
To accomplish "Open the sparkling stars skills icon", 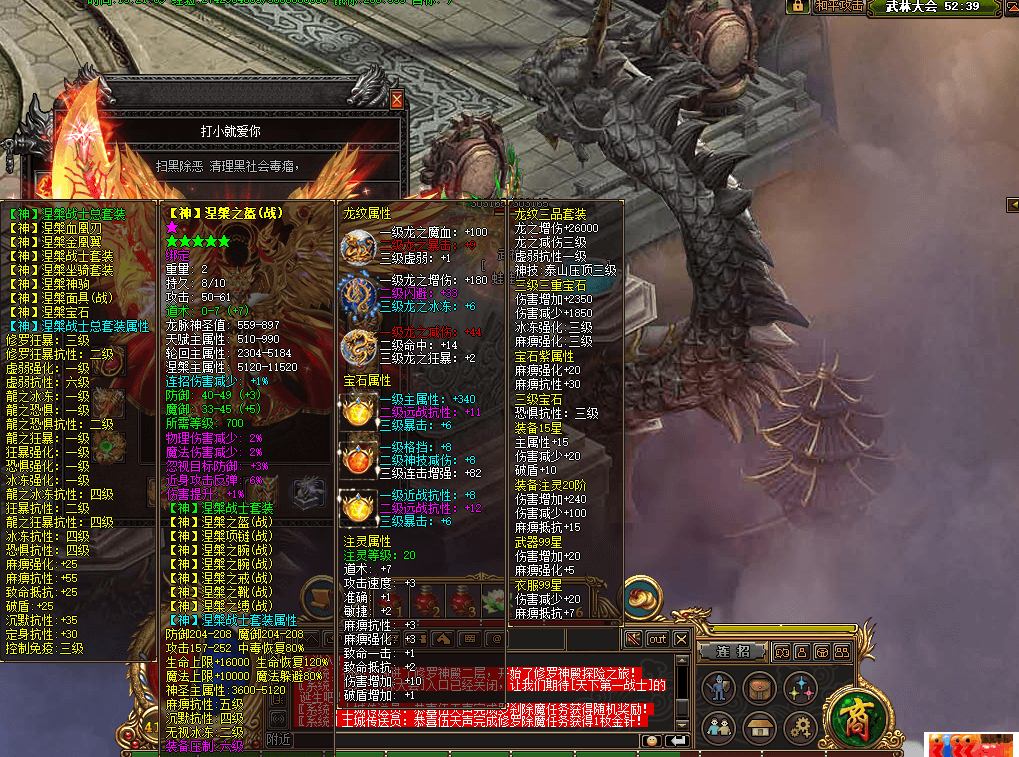I will point(800,688).
